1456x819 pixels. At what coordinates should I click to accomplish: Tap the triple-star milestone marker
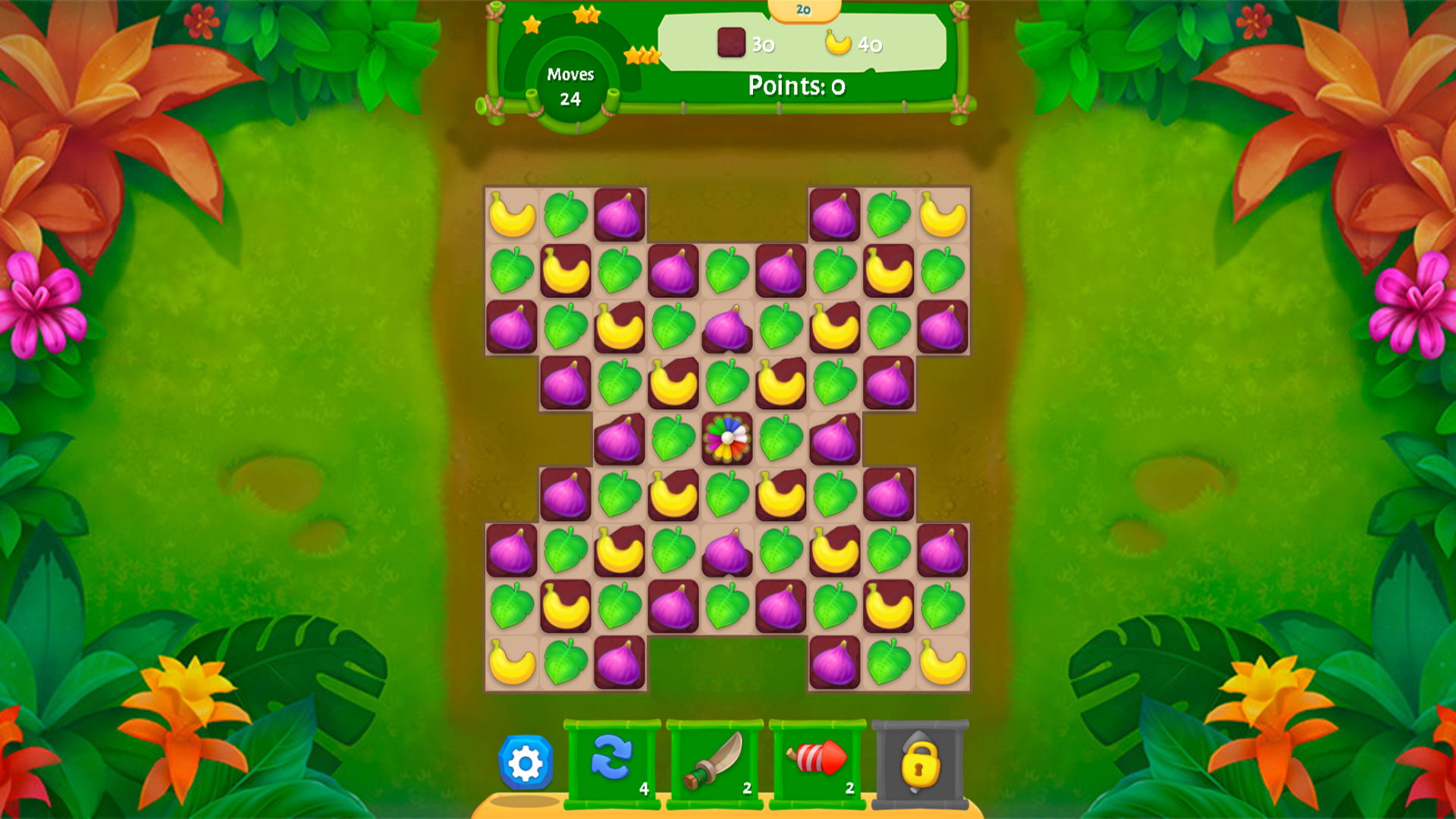pos(641,55)
